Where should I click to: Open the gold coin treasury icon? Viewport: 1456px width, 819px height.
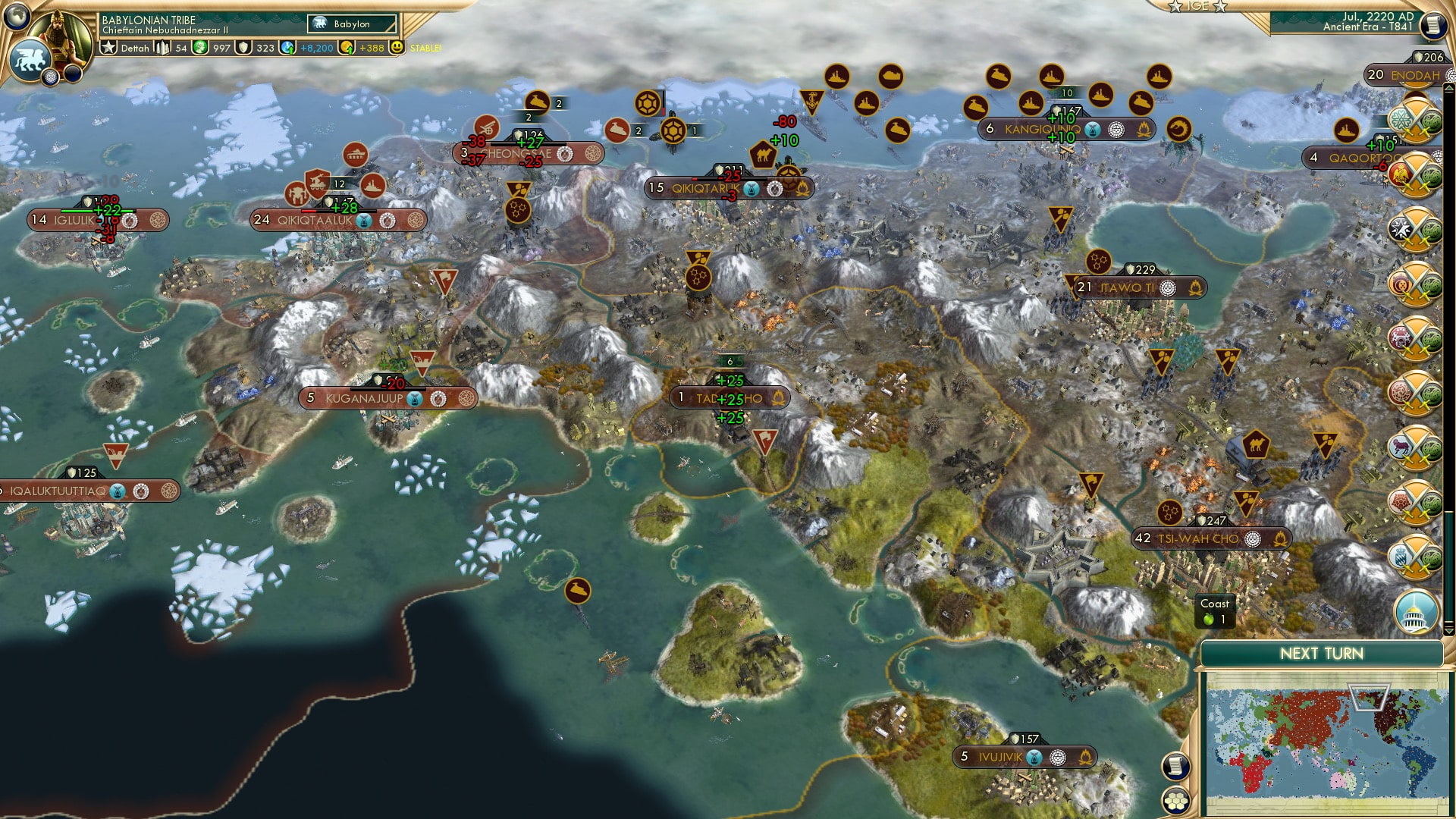click(347, 47)
